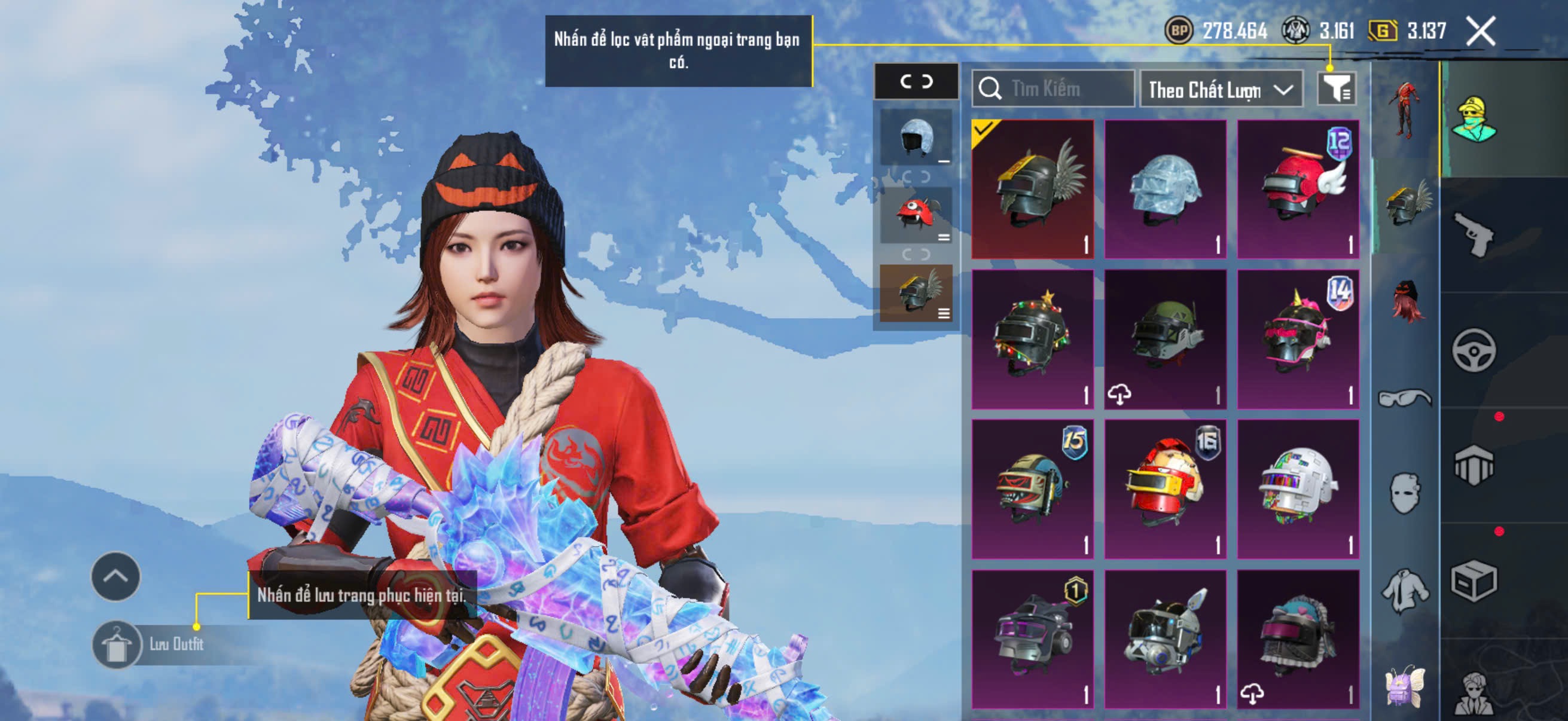The image size is (1568, 721).
Task: Select the red helmet with angel wing
Action: pos(1298,190)
